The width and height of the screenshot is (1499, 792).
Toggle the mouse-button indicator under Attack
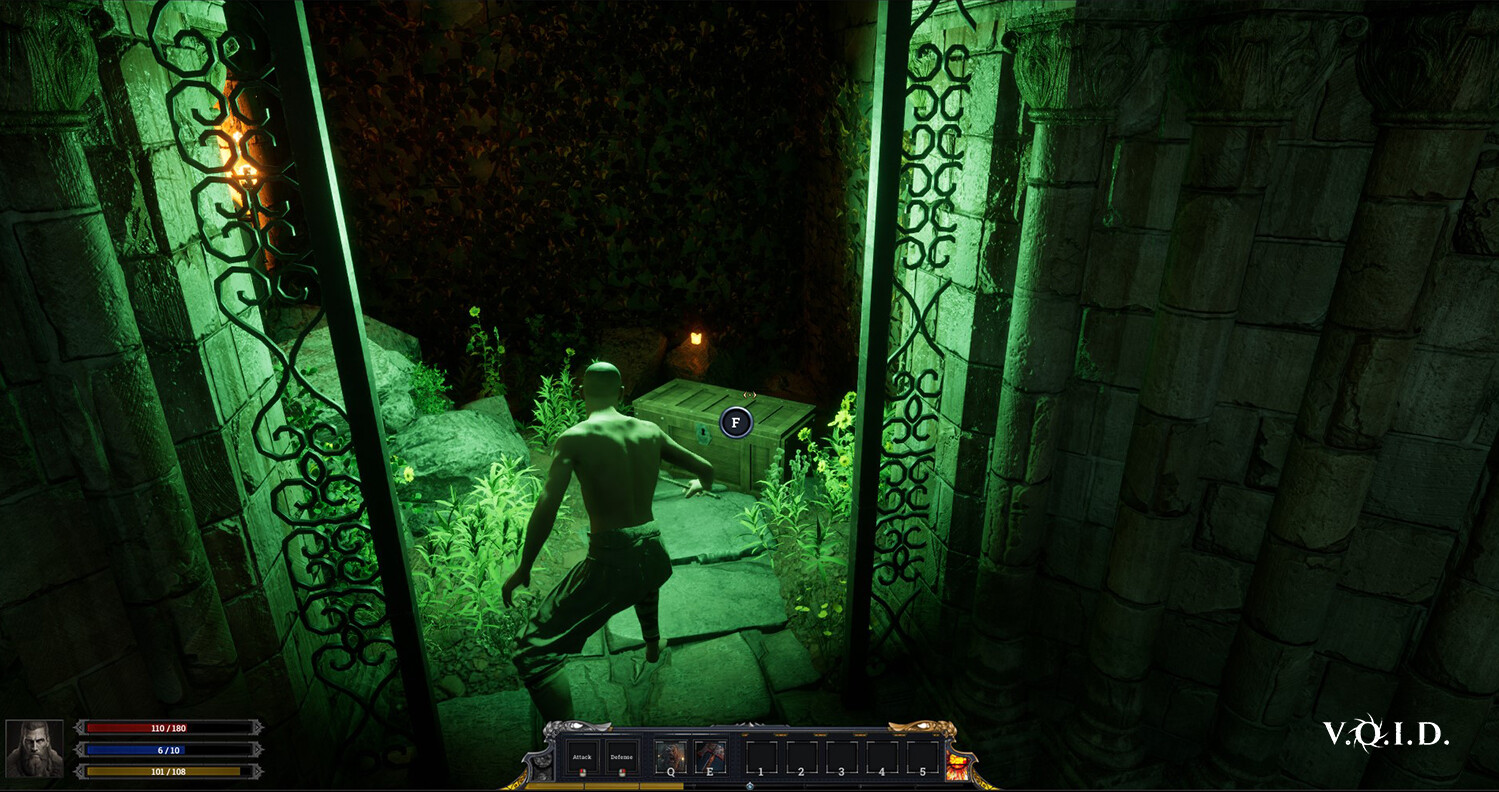point(582,772)
